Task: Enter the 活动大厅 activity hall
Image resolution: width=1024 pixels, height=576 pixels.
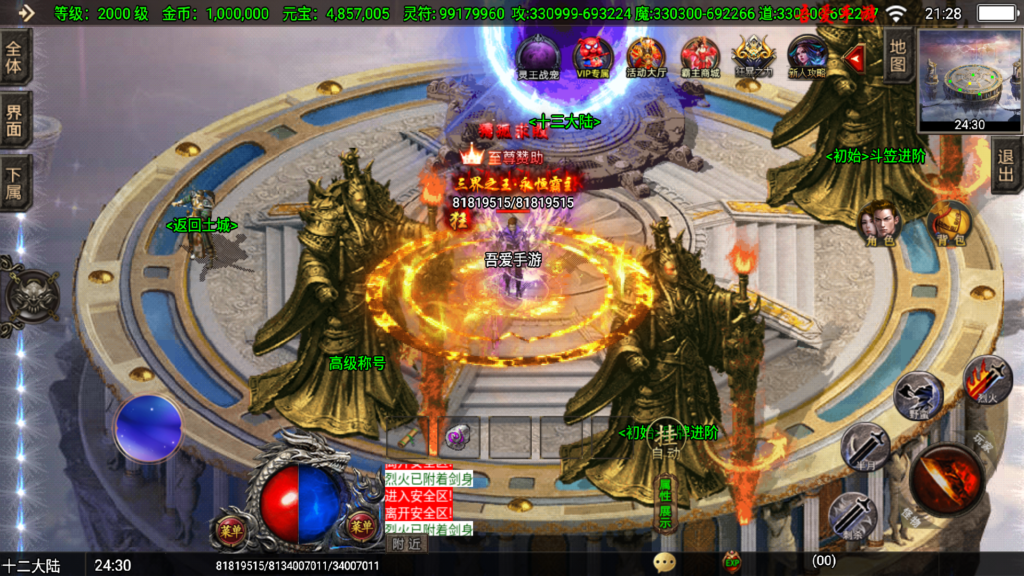Action: 646,56
